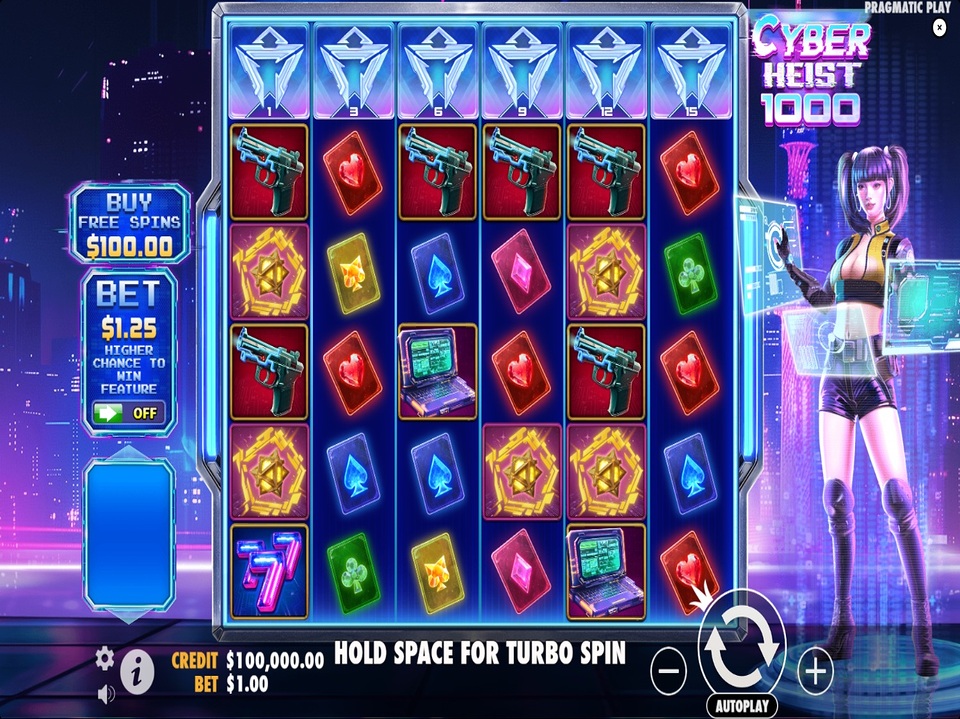This screenshot has width=960, height=719.
Task: Open the Autoplay options
Action: point(742,706)
